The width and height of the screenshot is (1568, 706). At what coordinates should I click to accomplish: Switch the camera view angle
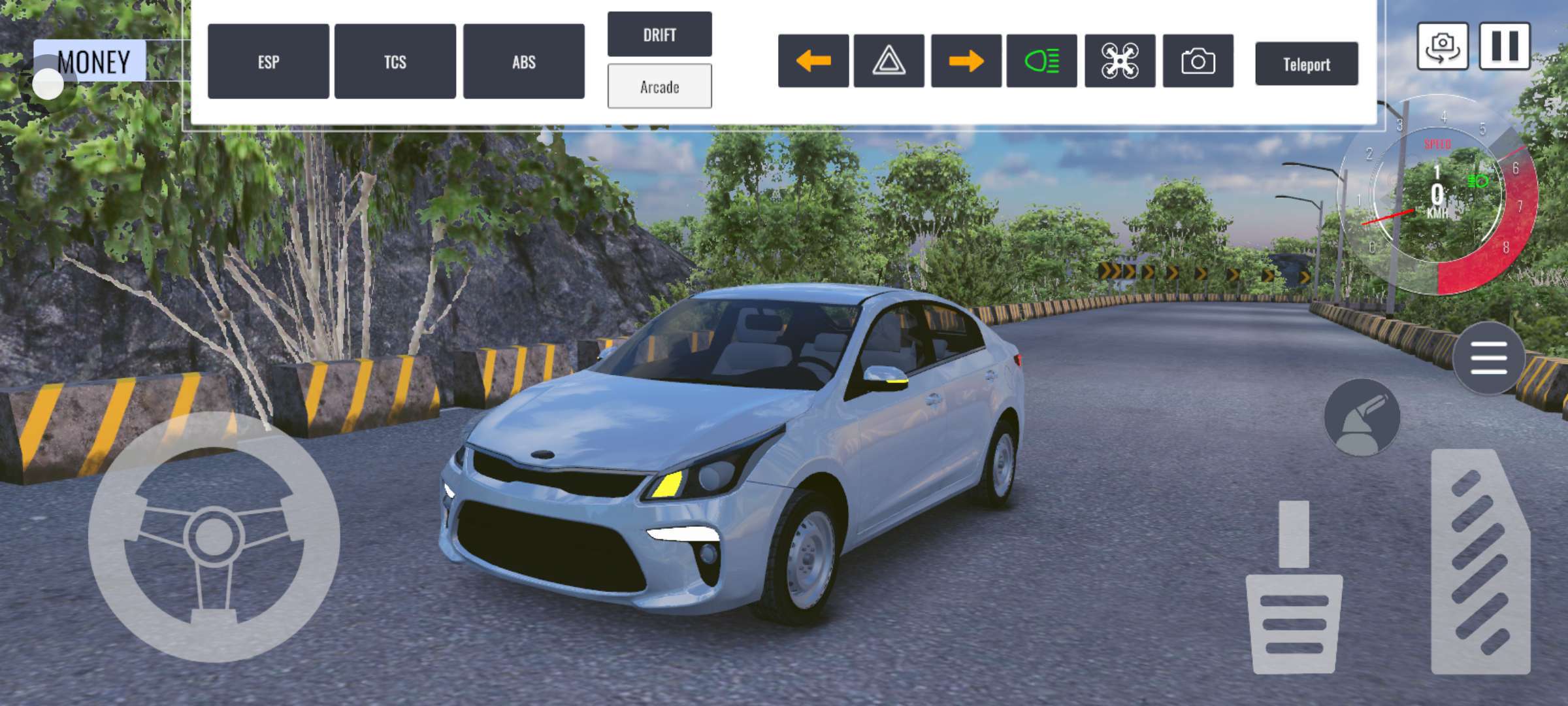coord(1442,46)
